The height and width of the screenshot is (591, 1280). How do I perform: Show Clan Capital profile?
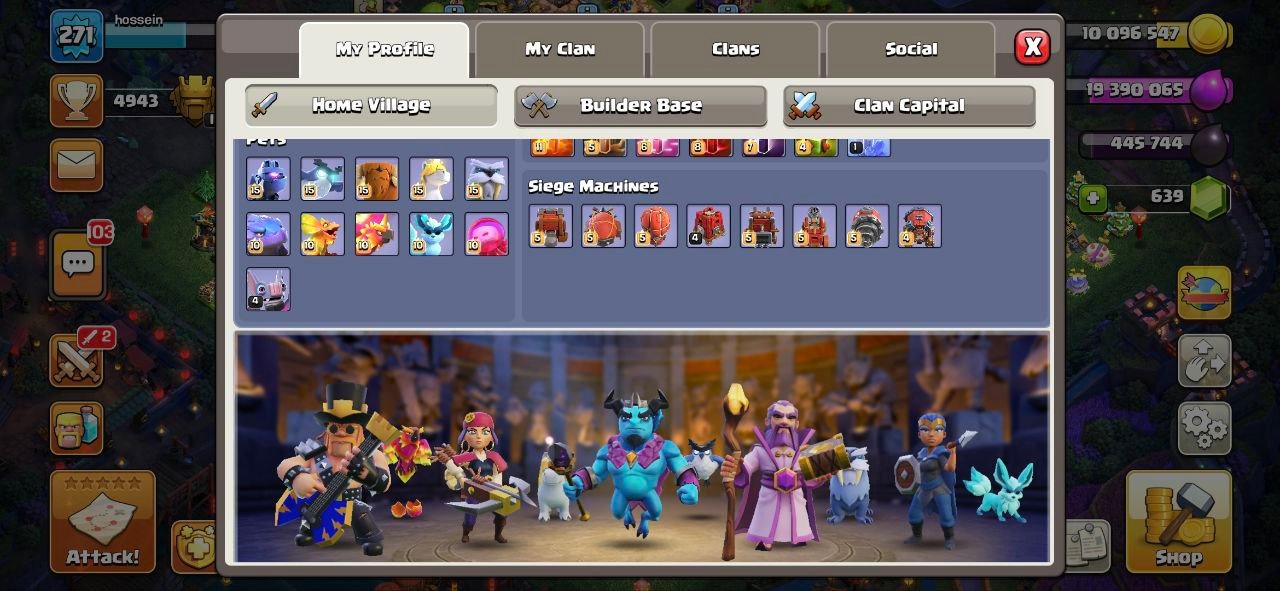click(908, 106)
